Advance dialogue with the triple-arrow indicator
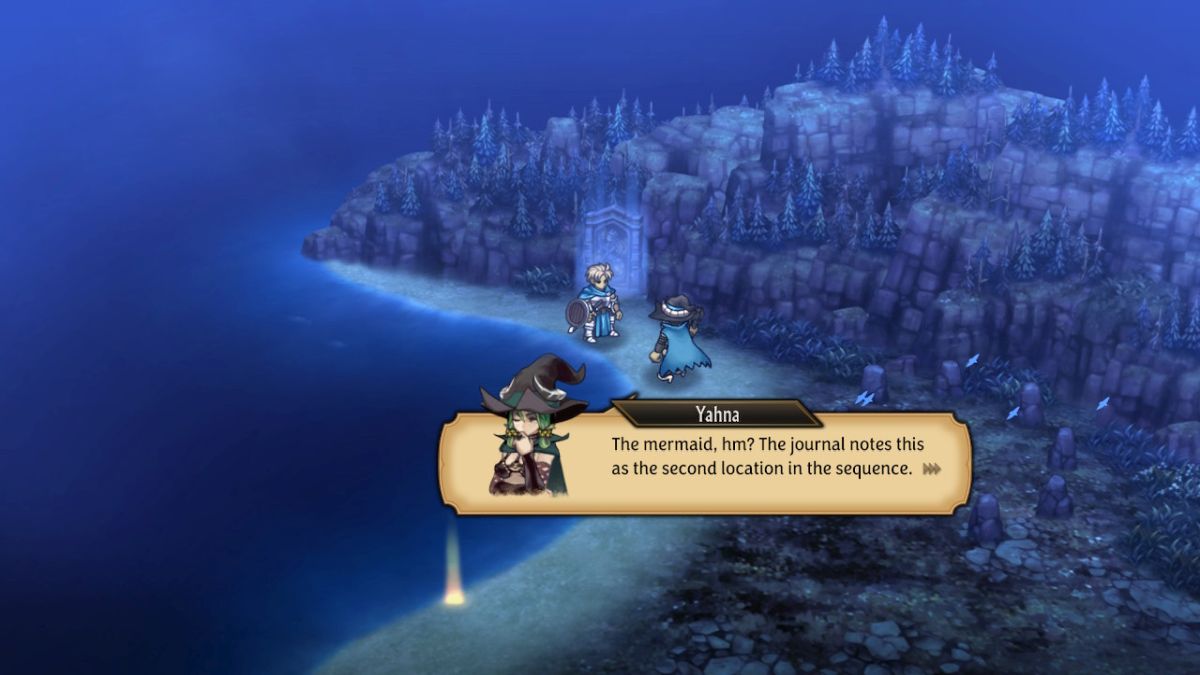 932,468
